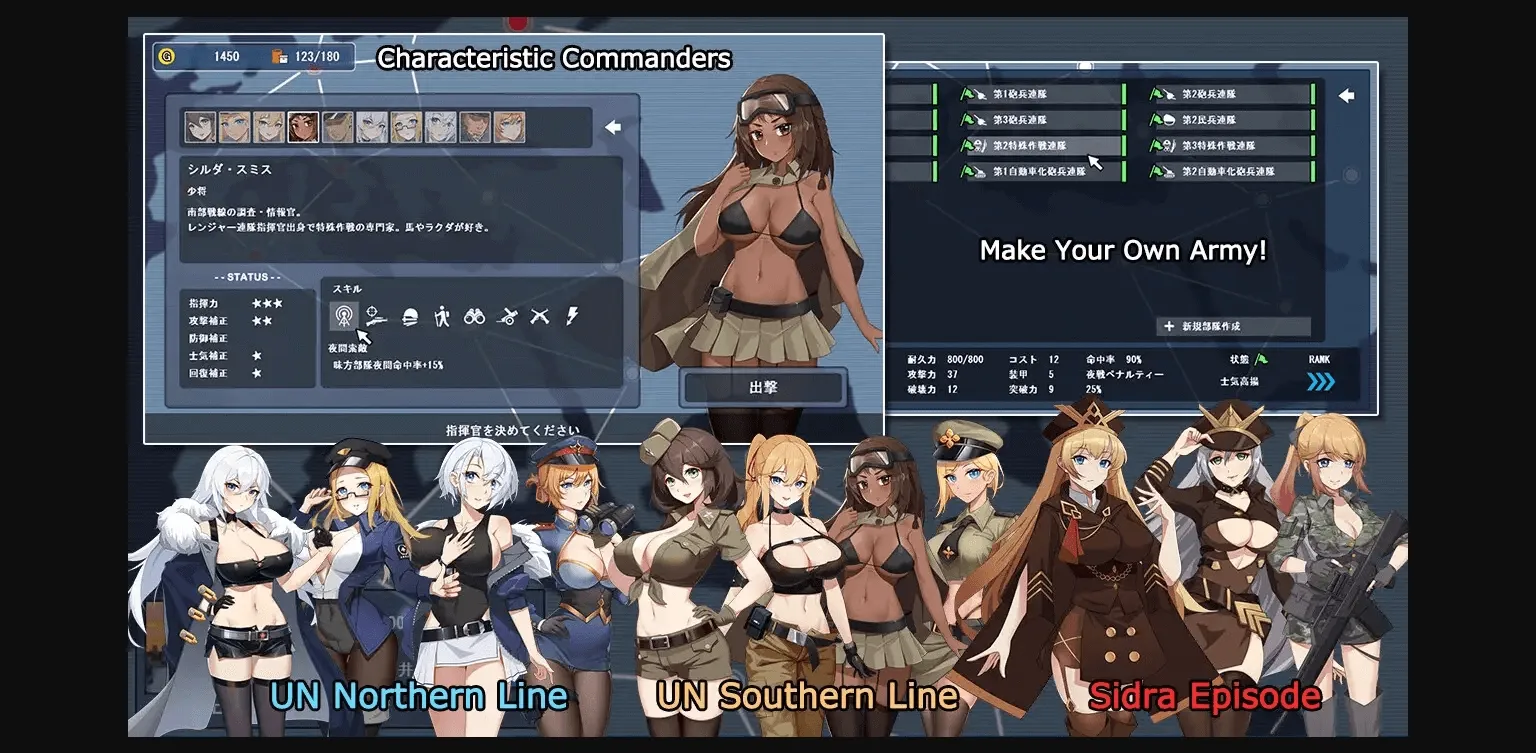
Task: Select the night recon antenna skill icon
Action: [x=345, y=317]
